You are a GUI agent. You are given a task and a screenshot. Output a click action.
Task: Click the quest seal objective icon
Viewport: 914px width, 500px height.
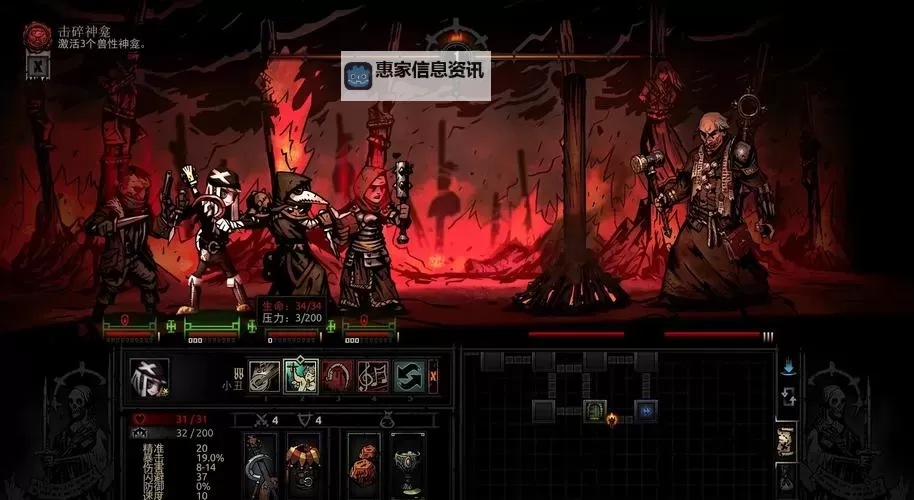38,36
